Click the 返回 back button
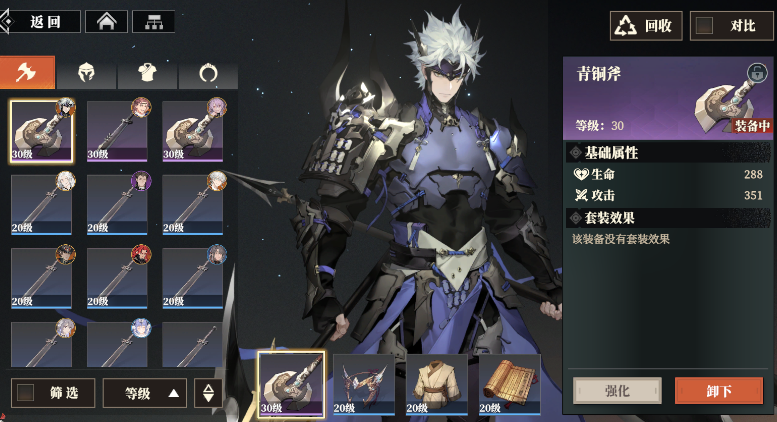777x422 pixels. click(x=42, y=21)
